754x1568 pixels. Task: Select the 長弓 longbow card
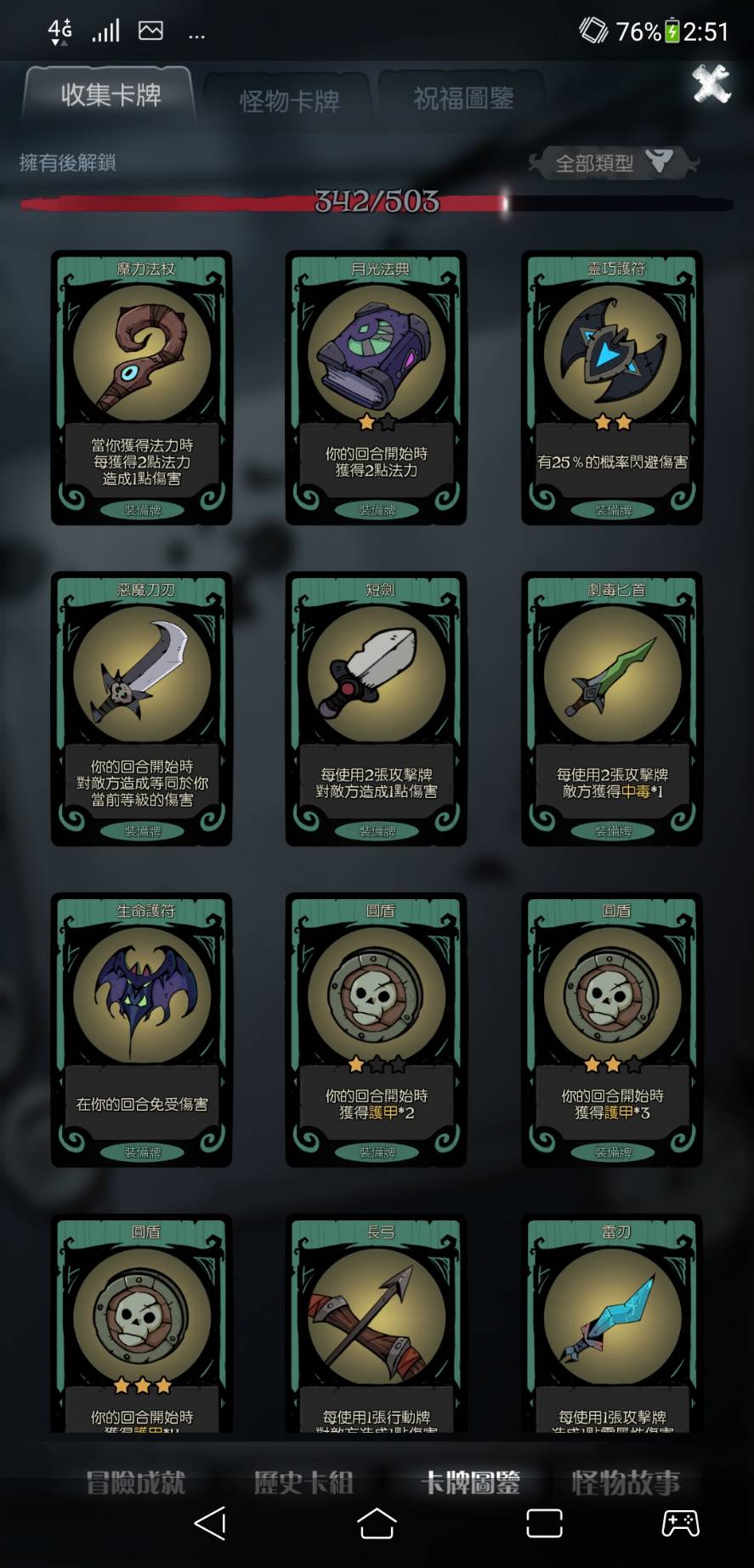(x=377, y=1326)
